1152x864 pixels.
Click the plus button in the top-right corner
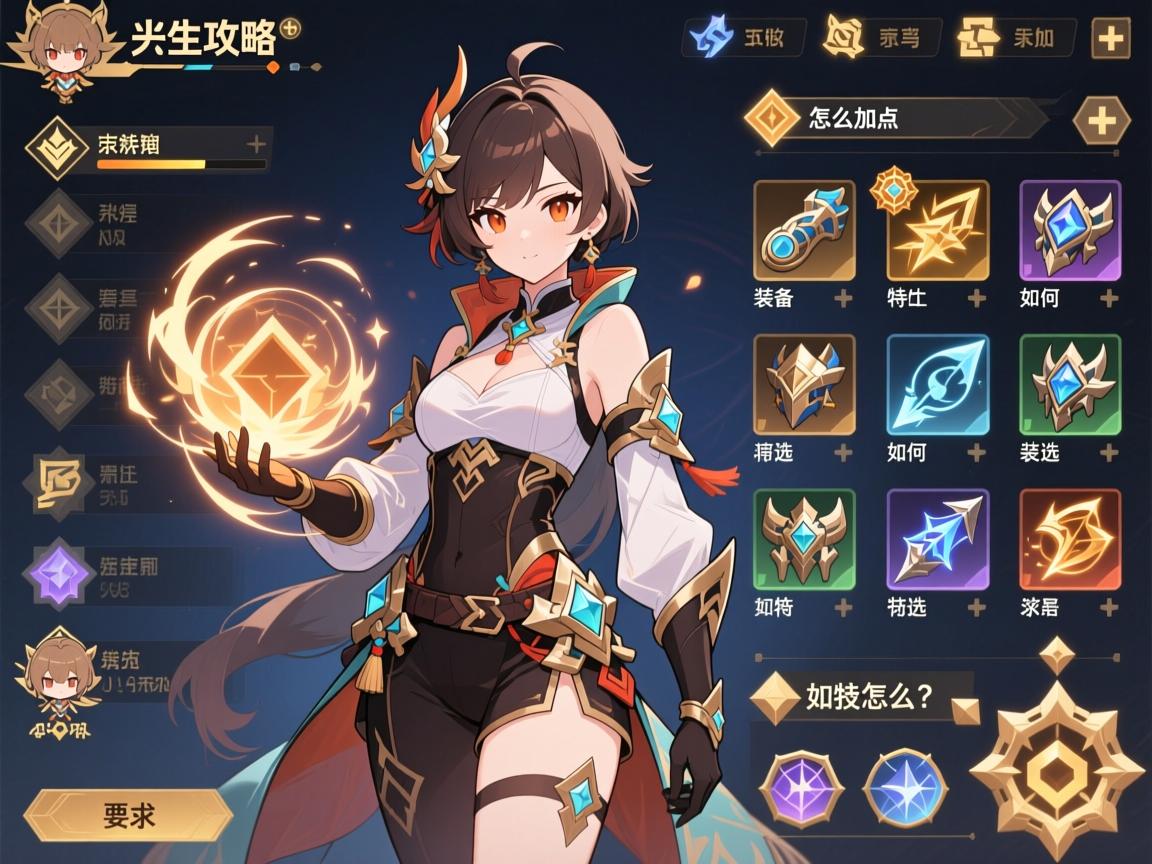point(1111,39)
